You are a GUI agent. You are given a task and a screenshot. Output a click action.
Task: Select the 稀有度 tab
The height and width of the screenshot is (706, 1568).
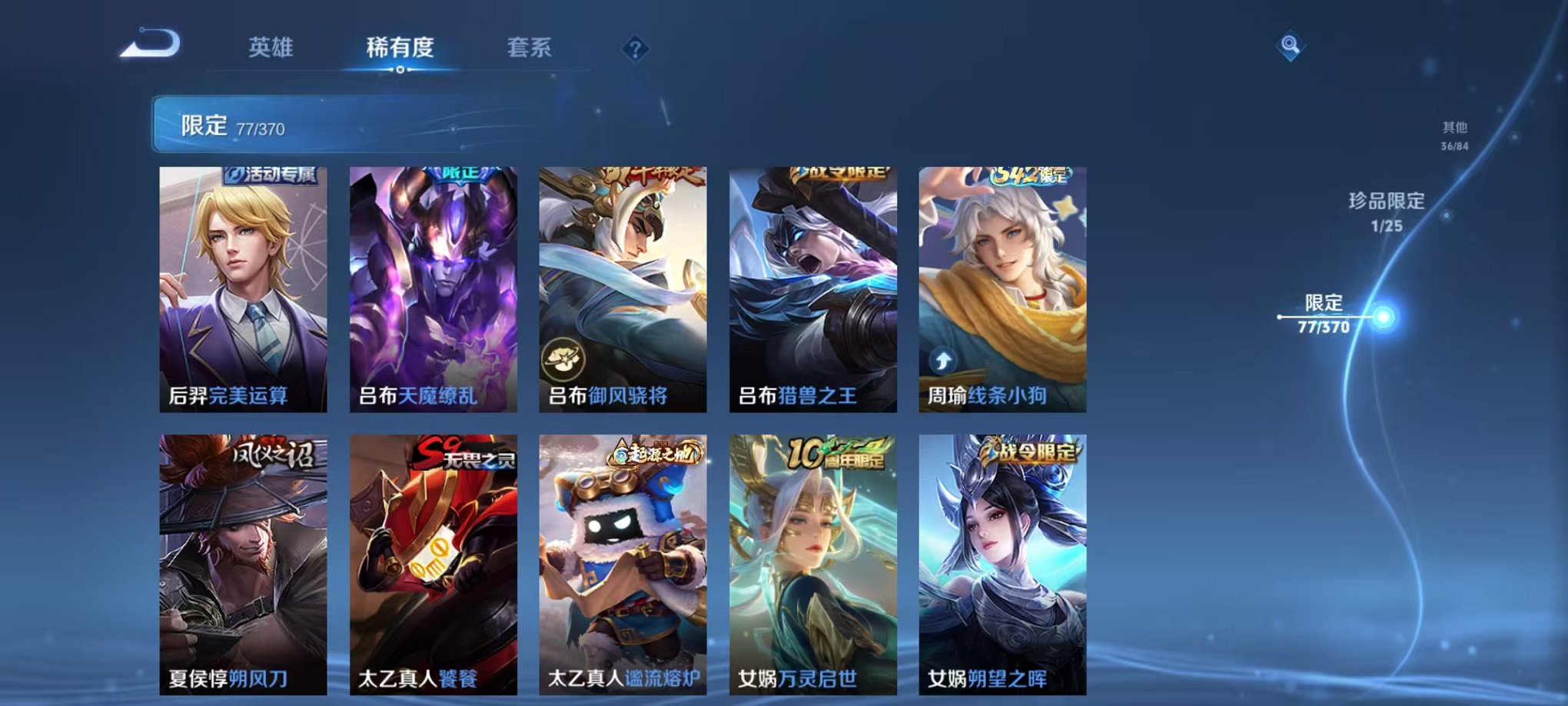[x=399, y=48]
